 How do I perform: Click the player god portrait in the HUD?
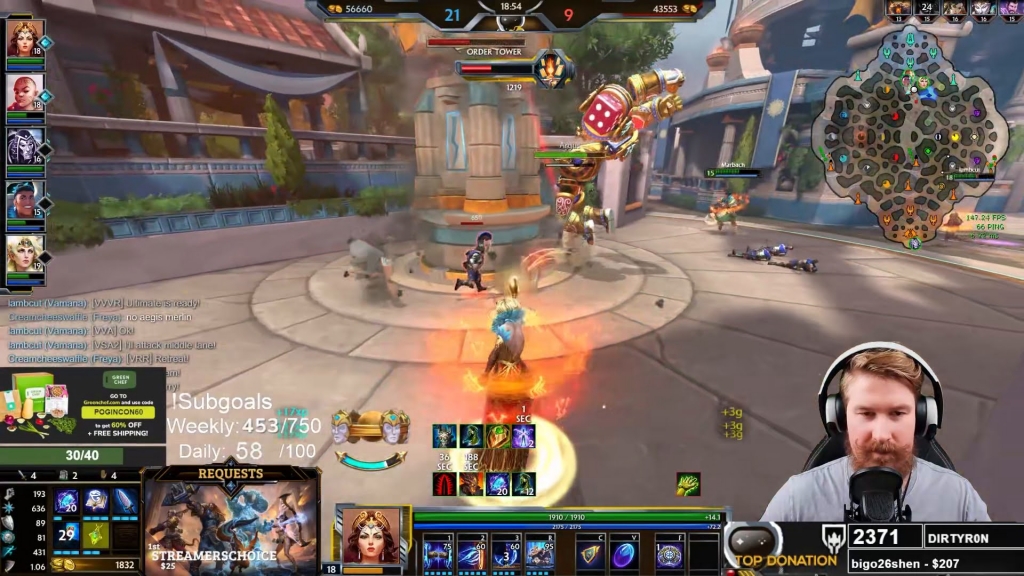[x=371, y=536]
